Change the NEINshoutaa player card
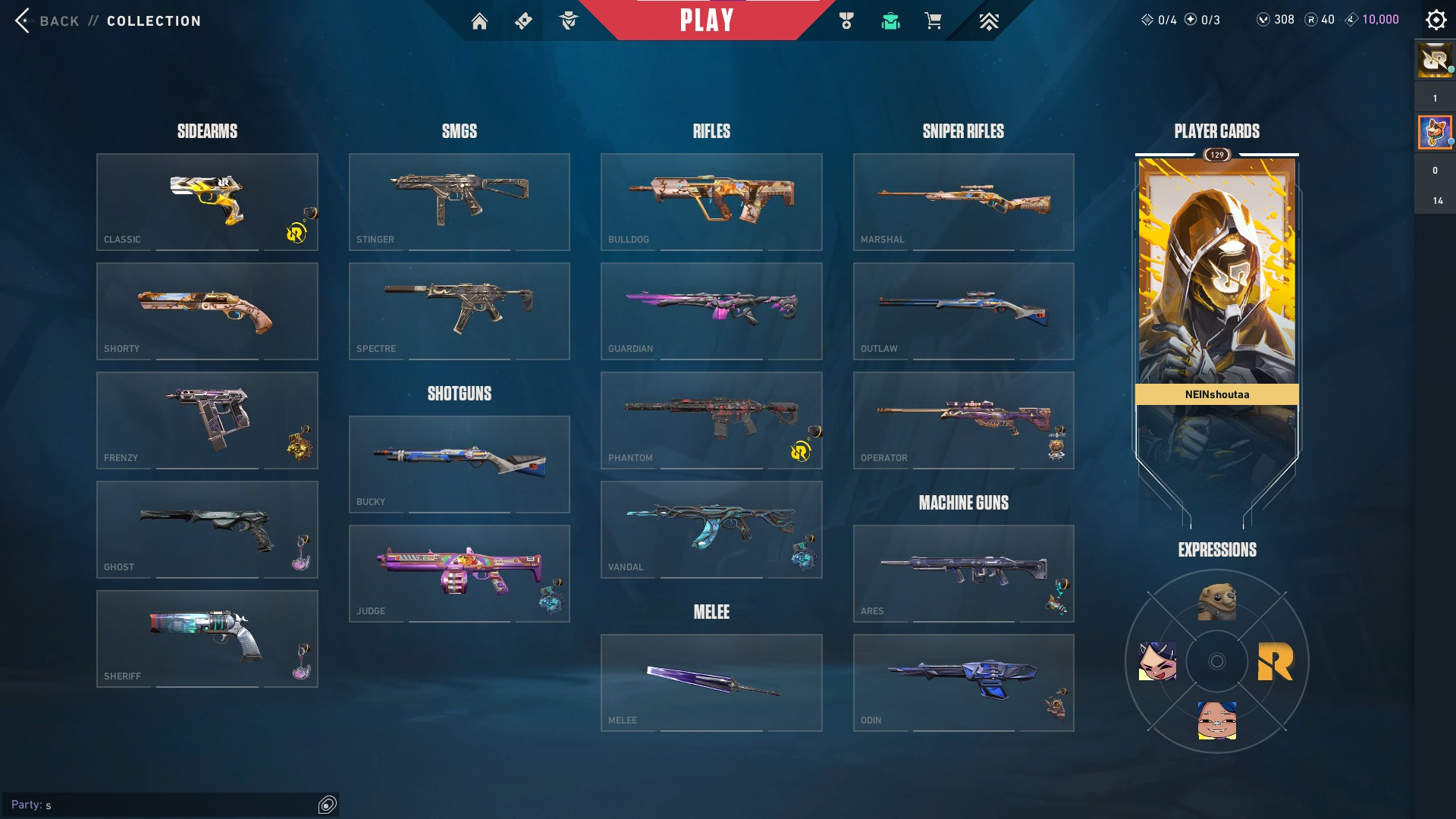The height and width of the screenshot is (819, 1456). click(1216, 303)
